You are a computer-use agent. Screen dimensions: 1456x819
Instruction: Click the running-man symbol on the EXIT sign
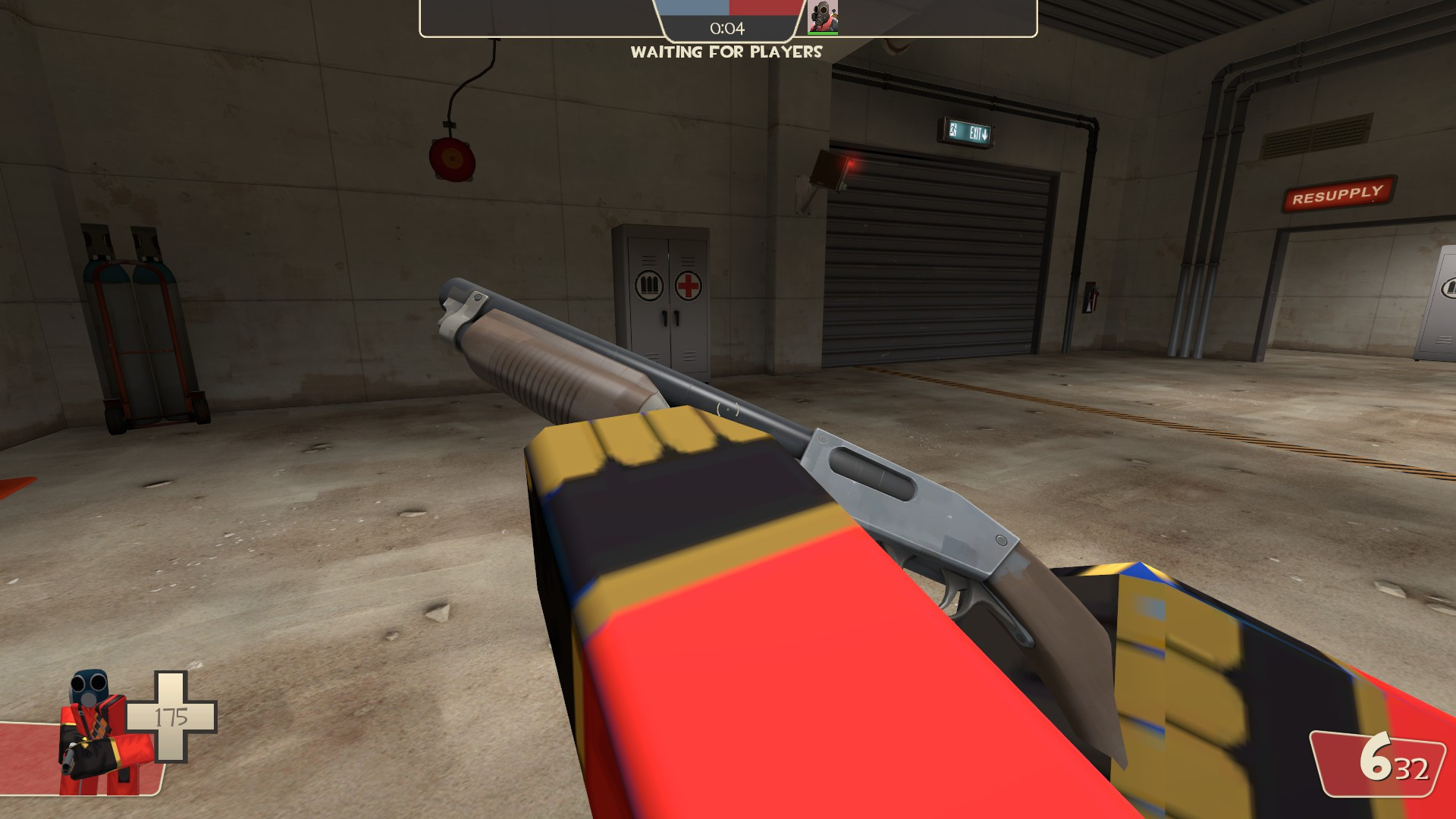[x=953, y=130]
